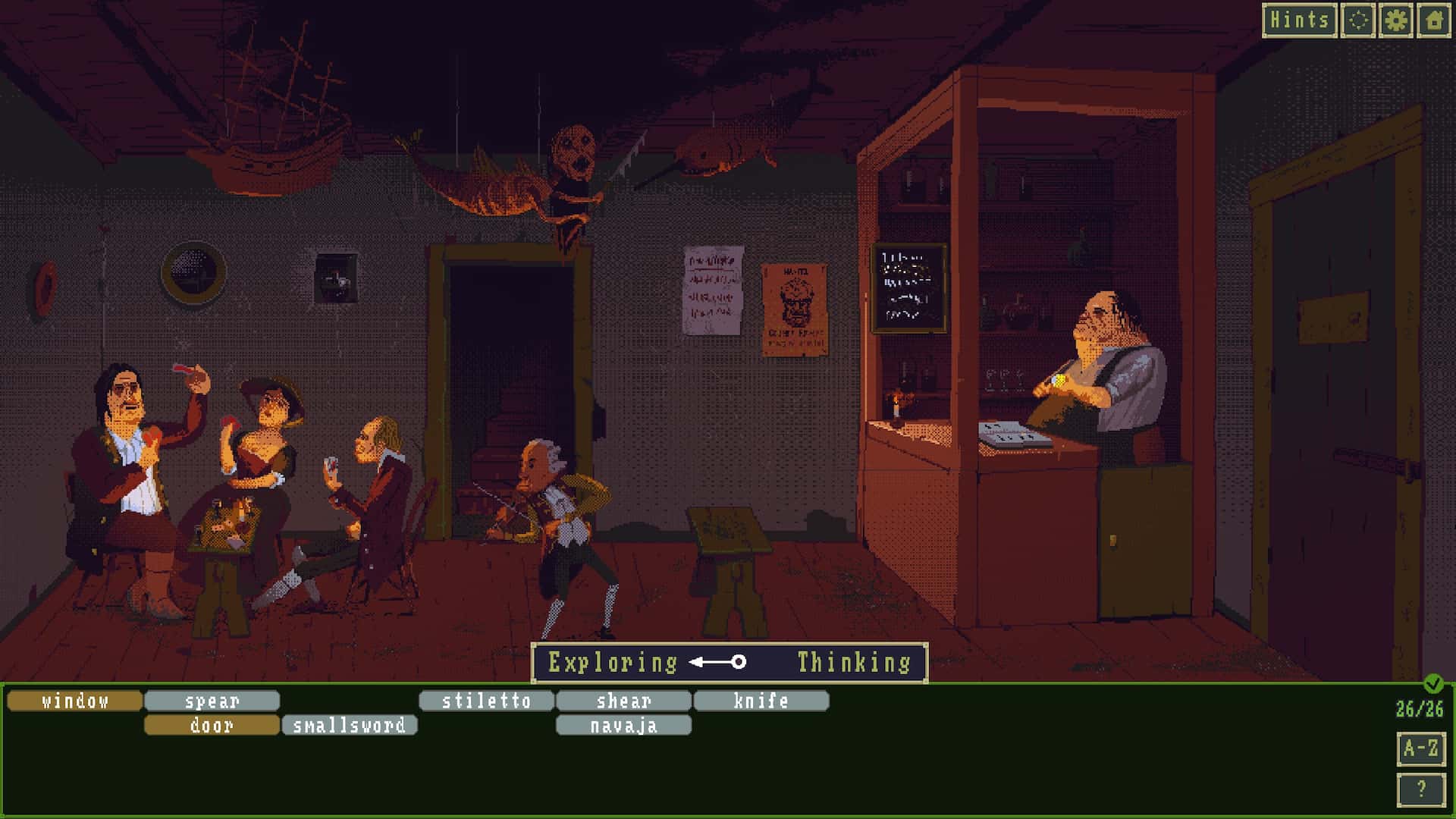This screenshot has width=1456, height=819.
Task: Select the 'knife' word tile
Action: pos(760,701)
